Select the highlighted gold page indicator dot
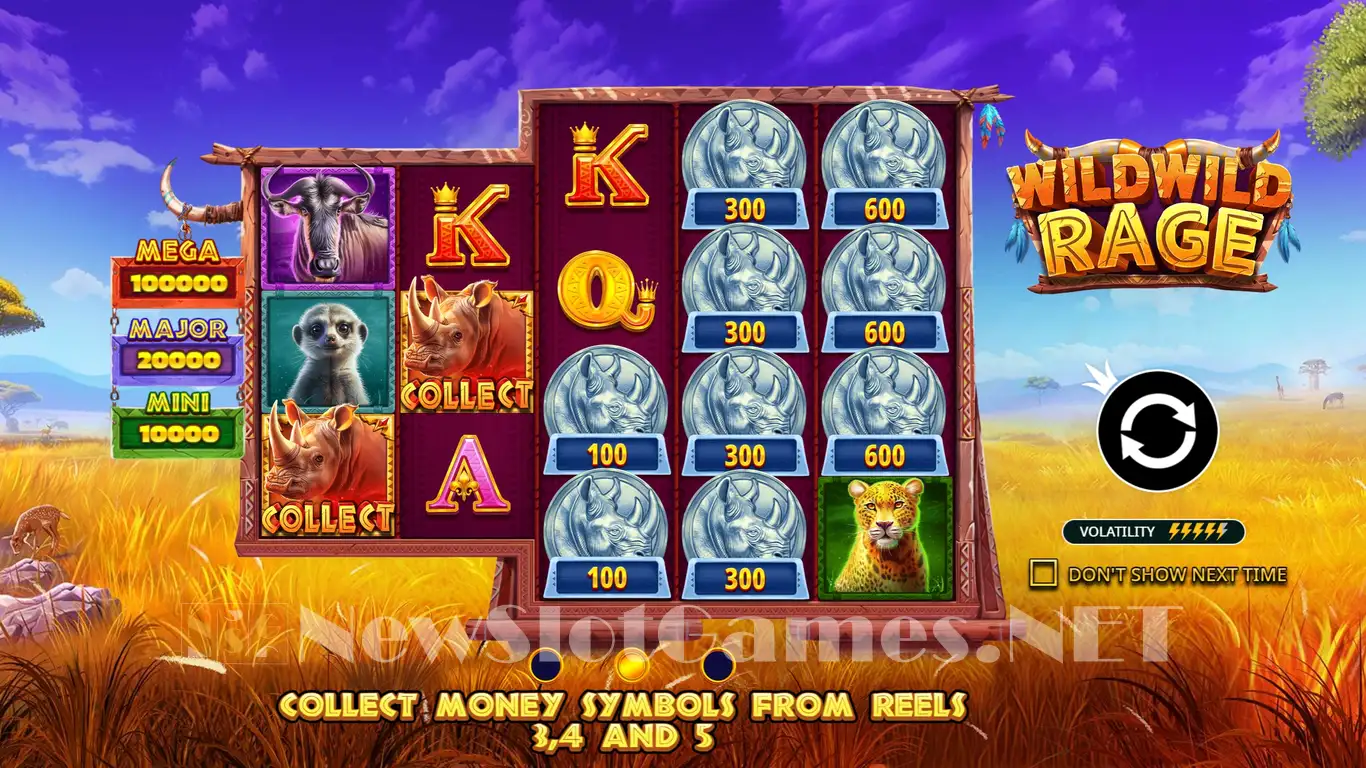The width and height of the screenshot is (1366, 768). pos(632,664)
